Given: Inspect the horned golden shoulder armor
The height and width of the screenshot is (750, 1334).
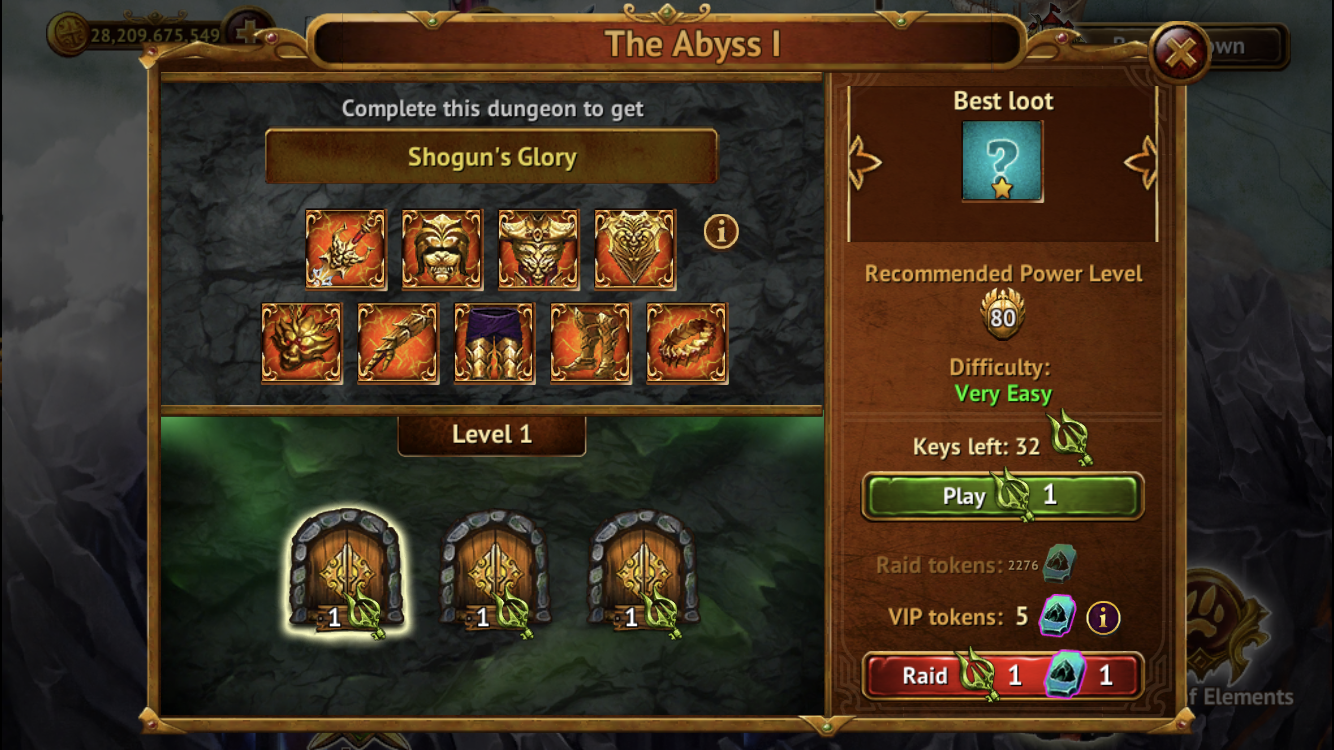Looking at the screenshot, I should pyautogui.click(x=538, y=249).
